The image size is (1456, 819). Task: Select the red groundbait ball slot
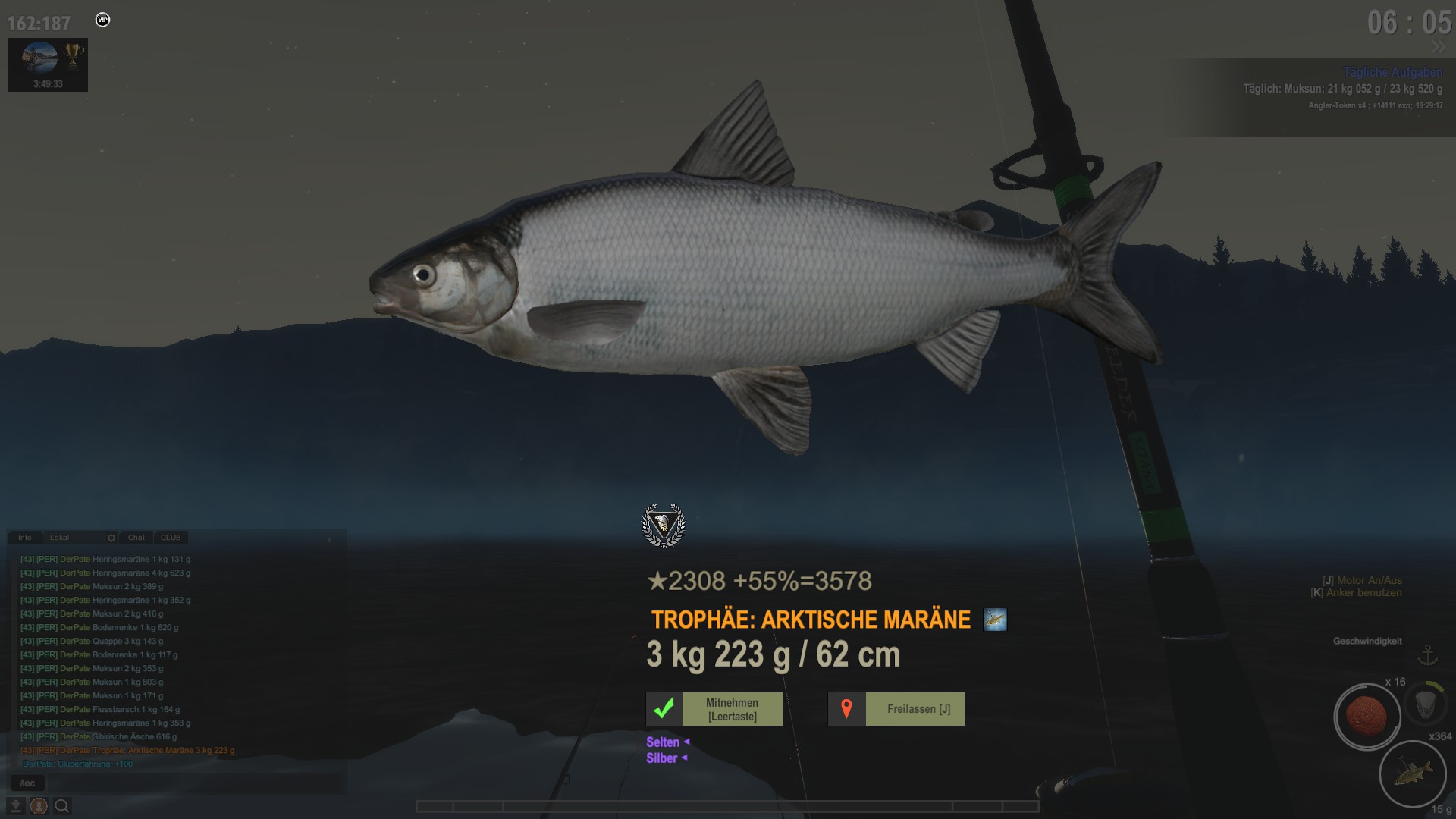tap(1367, 716)
